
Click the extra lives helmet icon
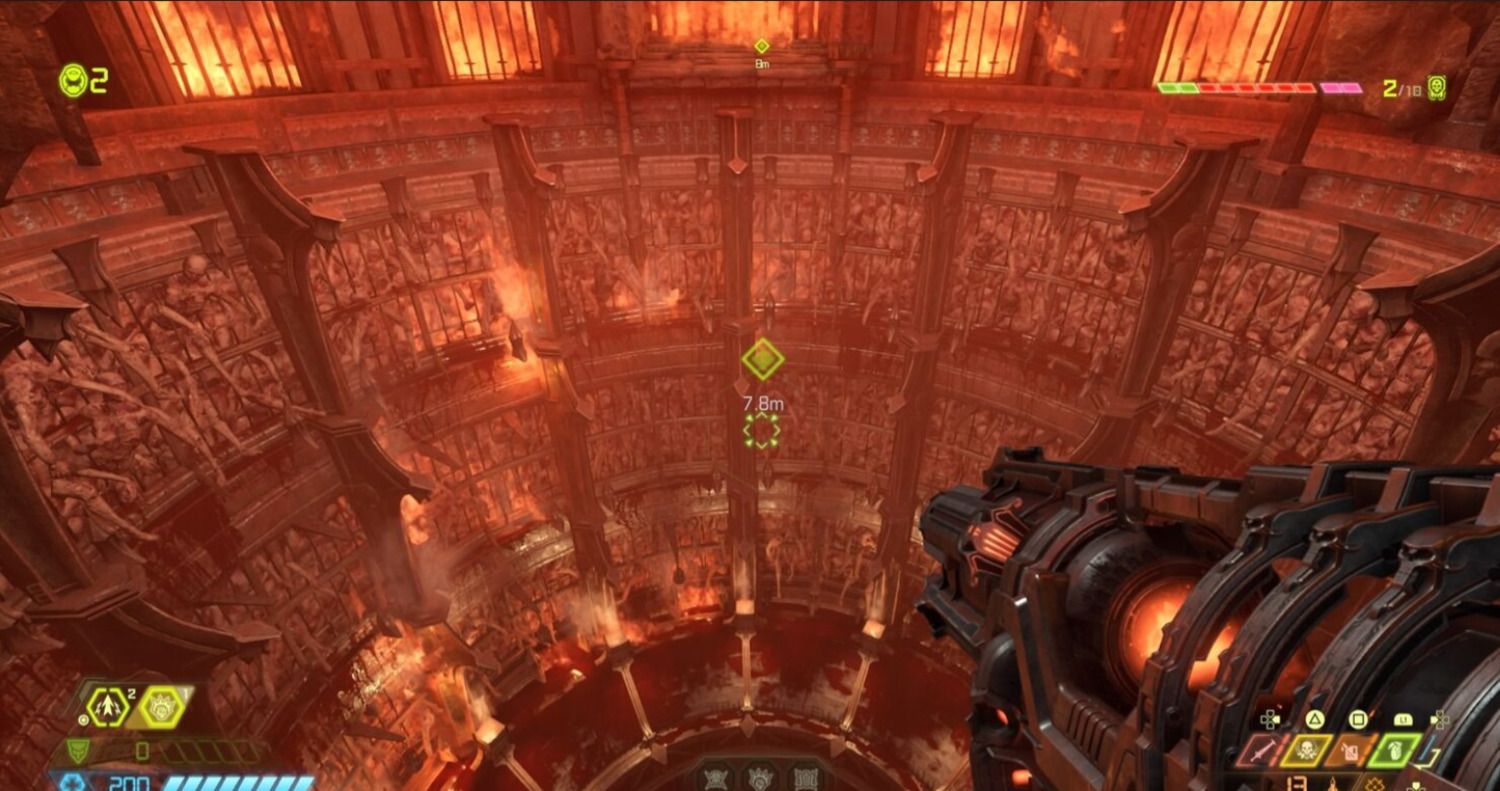(73, 80)
